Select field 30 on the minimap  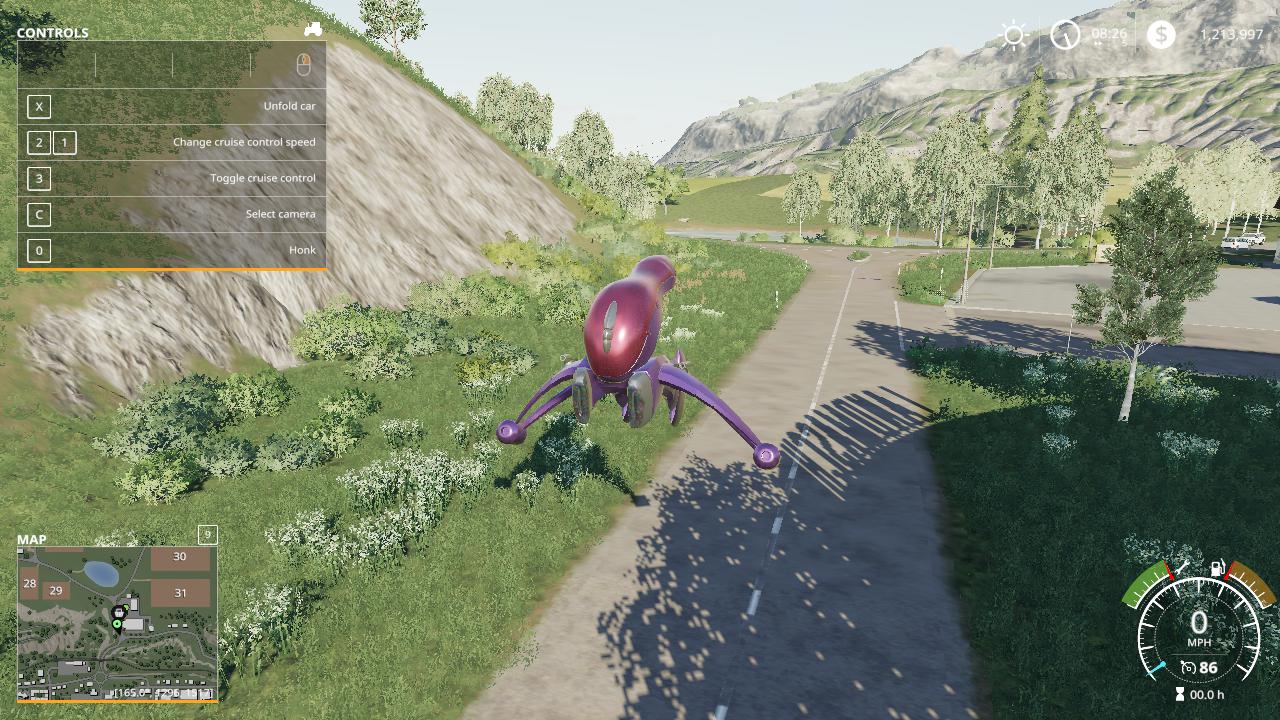(180, 557)
